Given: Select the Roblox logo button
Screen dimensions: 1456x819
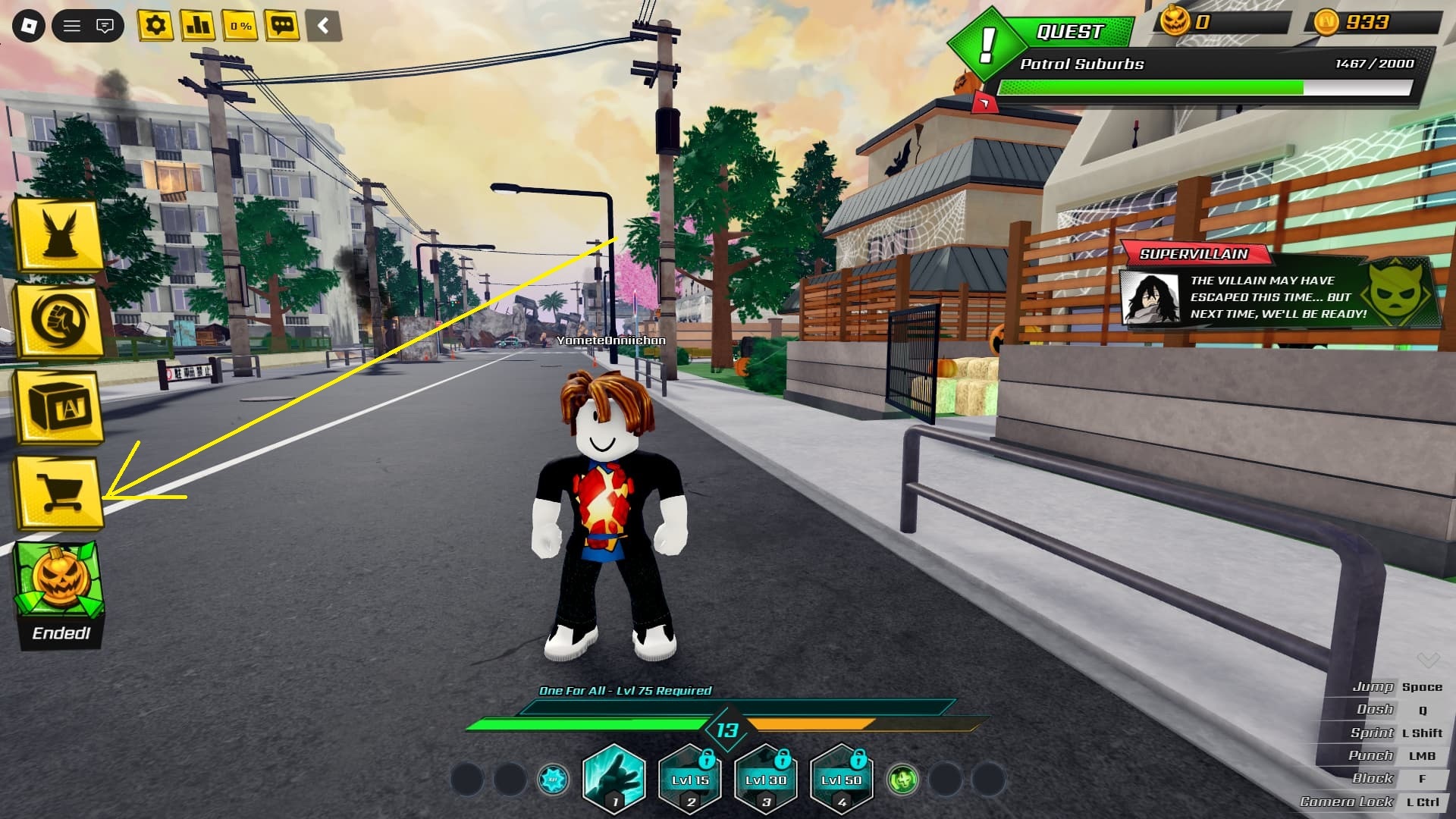Looking at the screenshot, I should 28,26.
